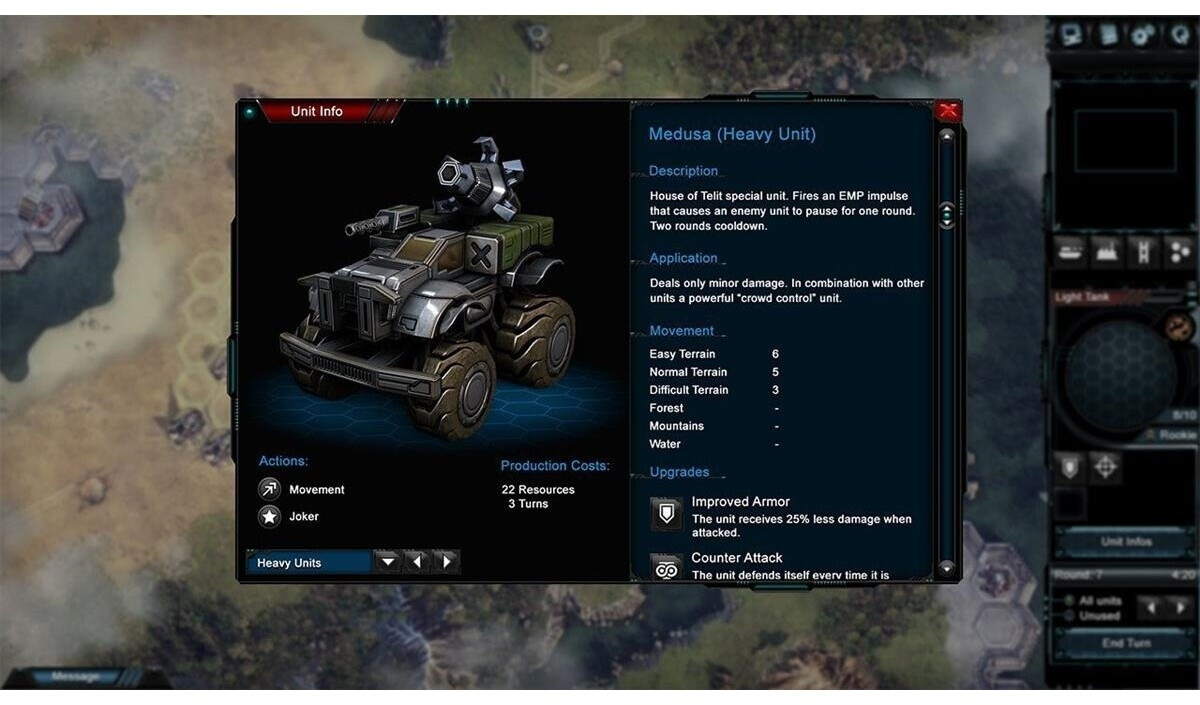1200x705 pixels.
Task: Activate the crosshair attack ability icon
Action: click(1105, 466)
